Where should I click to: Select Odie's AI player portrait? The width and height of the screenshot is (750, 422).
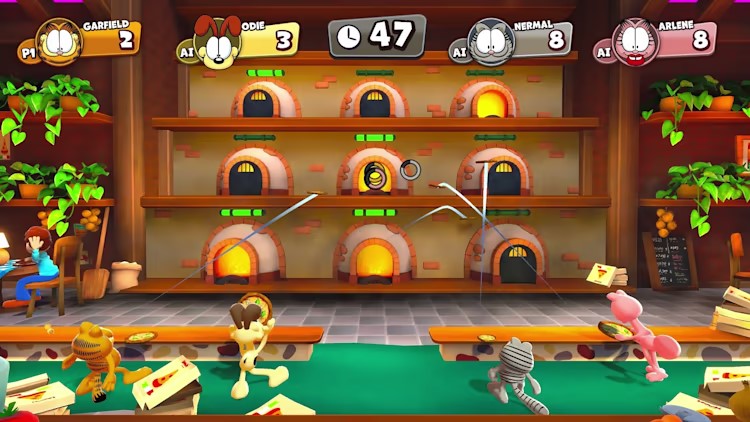pyautogui.click(x=217, y=43)
